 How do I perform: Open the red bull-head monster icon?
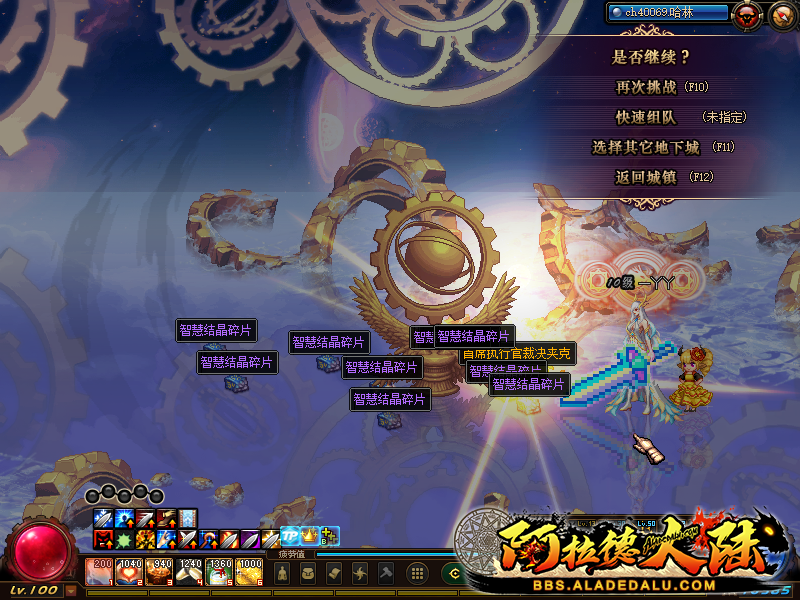(x=744, y=14)
